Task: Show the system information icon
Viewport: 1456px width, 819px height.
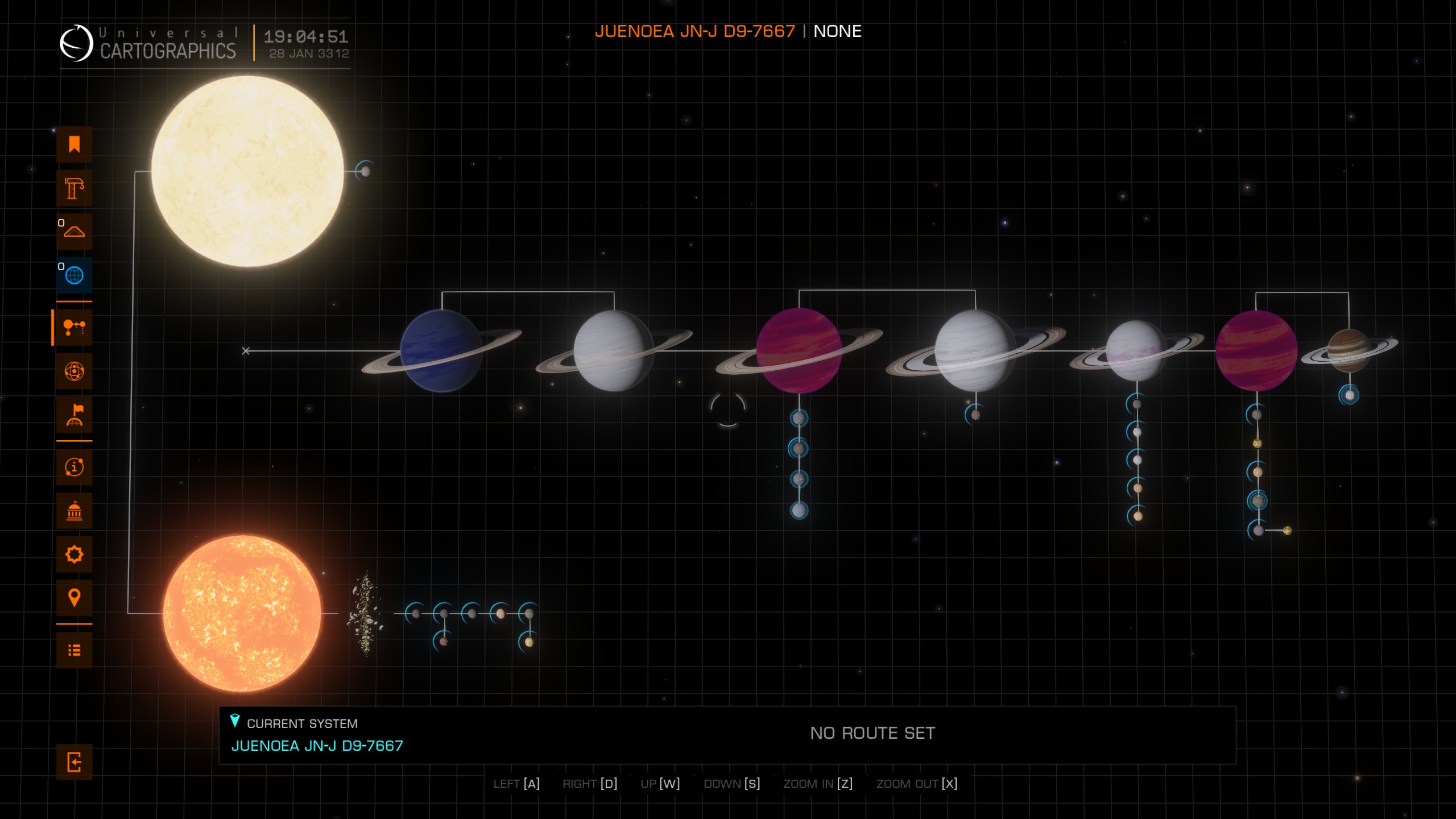Action: 74,467
